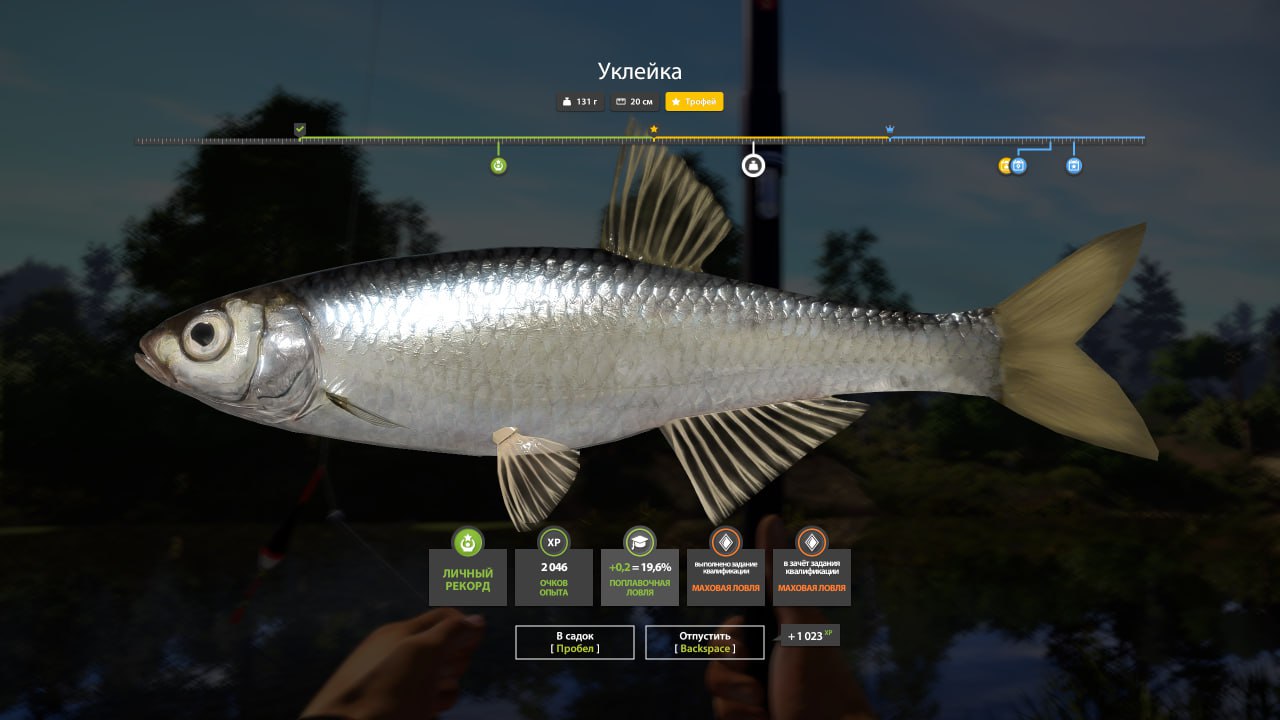Viewport: 1280px width, 720px height.
Task: Select the yellow Трофей badge
Action: (x=694, y=102)
